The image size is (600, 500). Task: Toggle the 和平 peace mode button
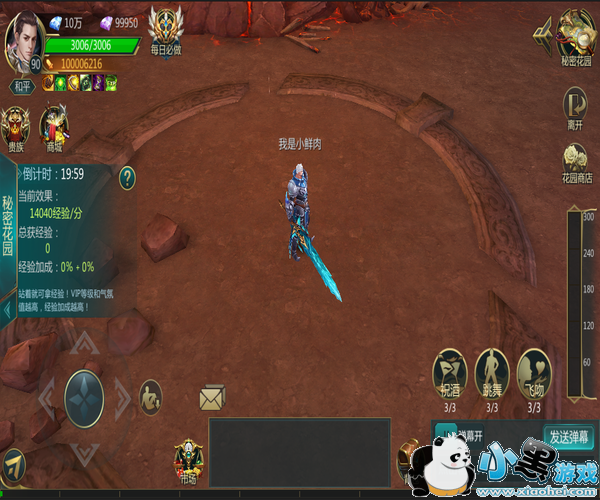(23, 86)
